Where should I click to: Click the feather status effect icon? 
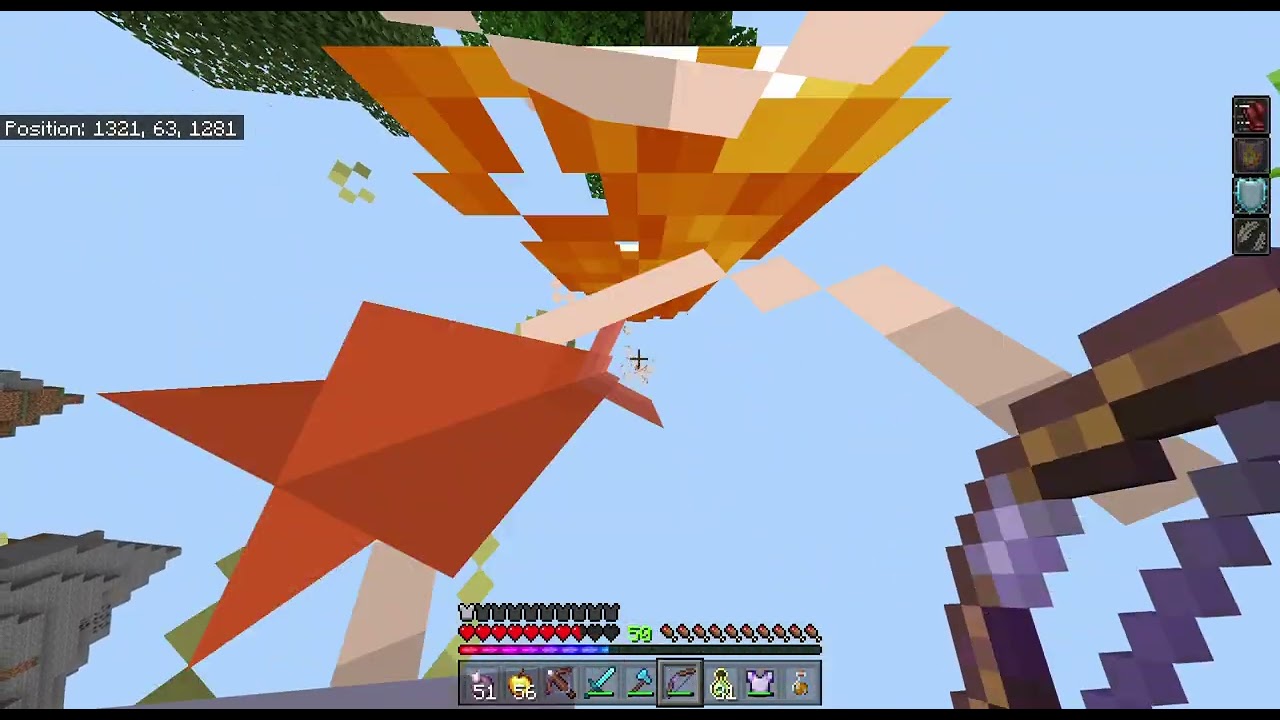tap(1251, 236)
